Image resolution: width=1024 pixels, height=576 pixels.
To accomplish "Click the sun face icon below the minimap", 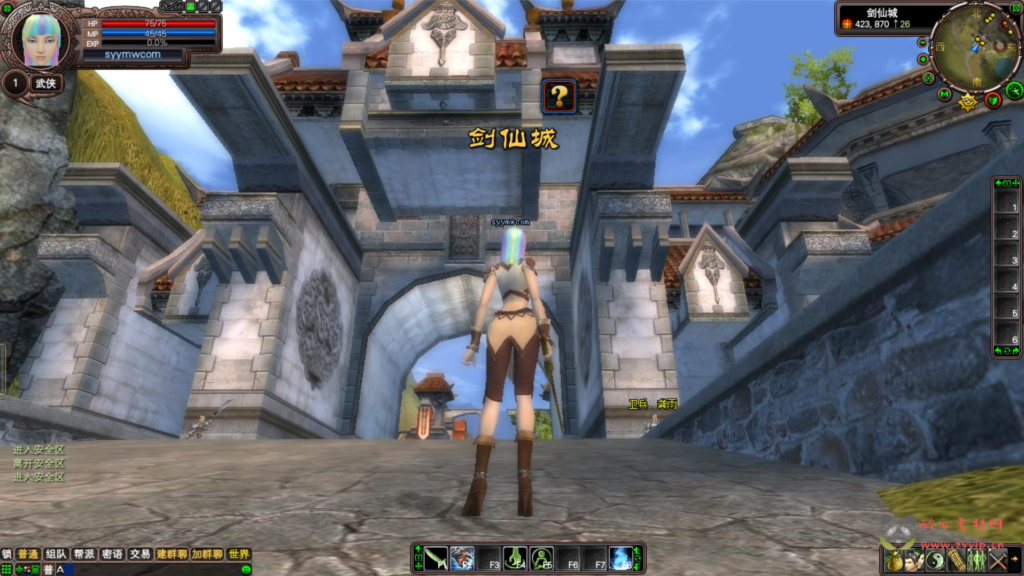I will pyautogui.click(x=967, y=101).
